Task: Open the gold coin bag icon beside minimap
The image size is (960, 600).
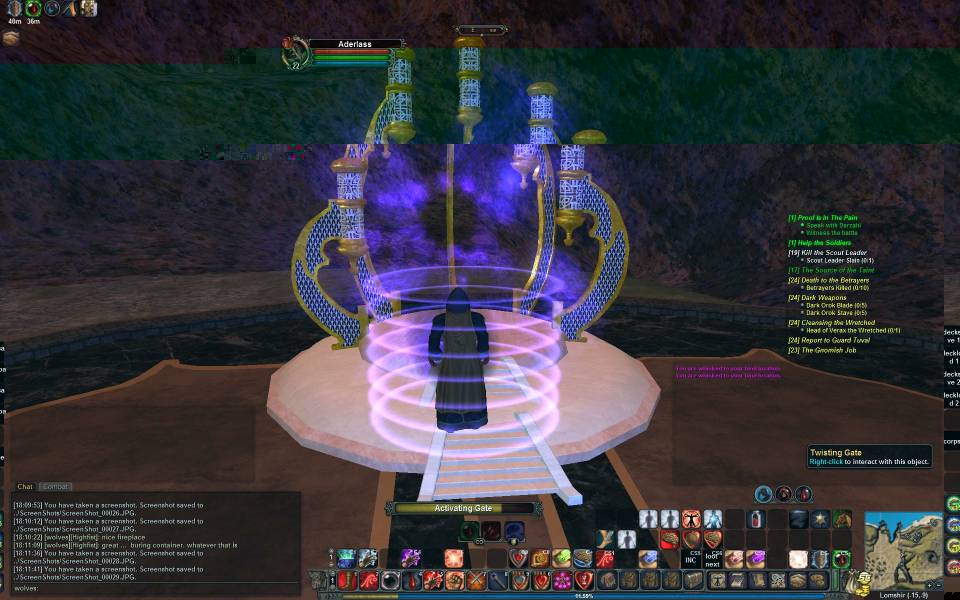Action: coord(856,581)
